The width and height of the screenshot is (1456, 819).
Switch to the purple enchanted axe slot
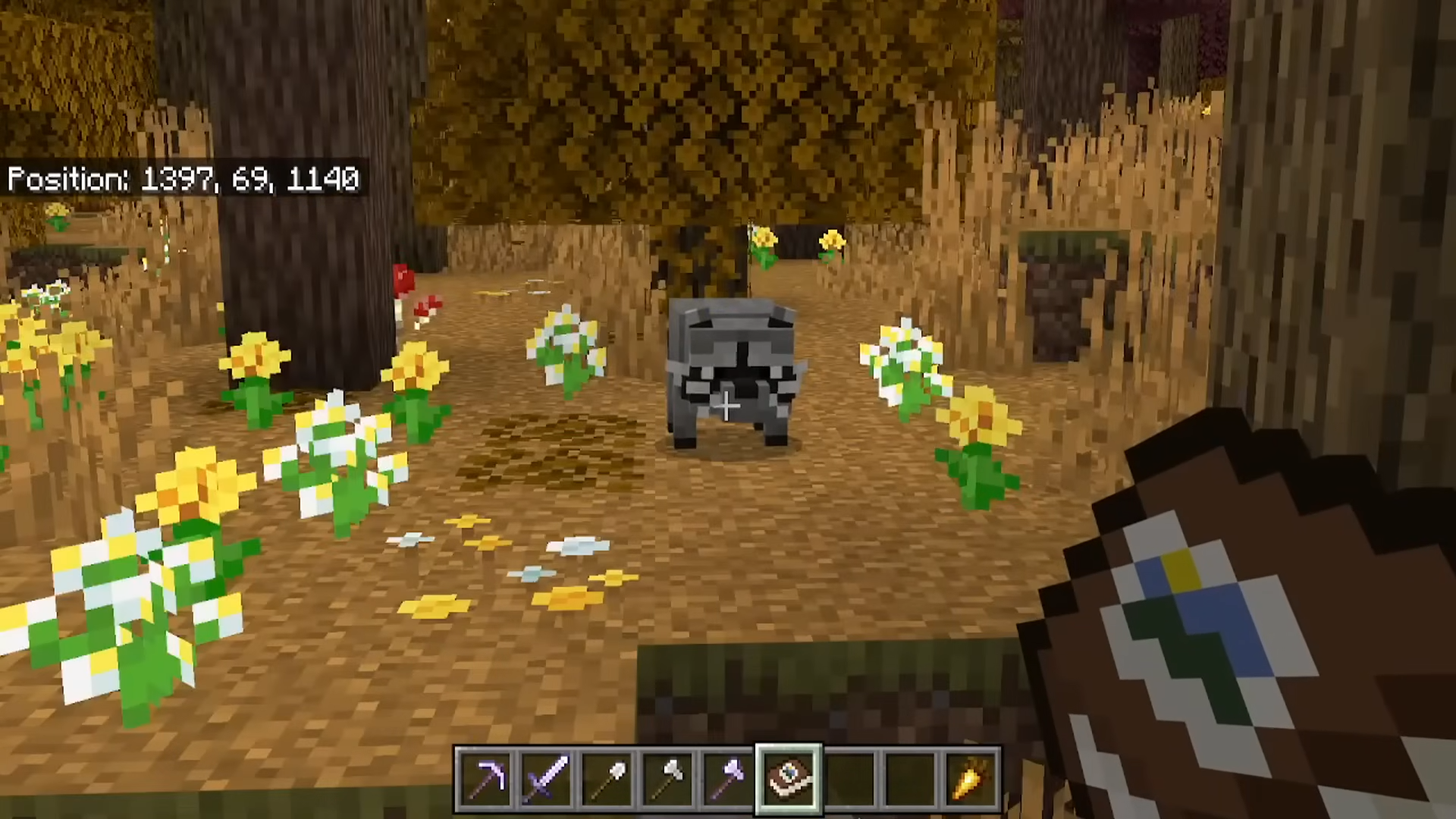pos(728,779)
